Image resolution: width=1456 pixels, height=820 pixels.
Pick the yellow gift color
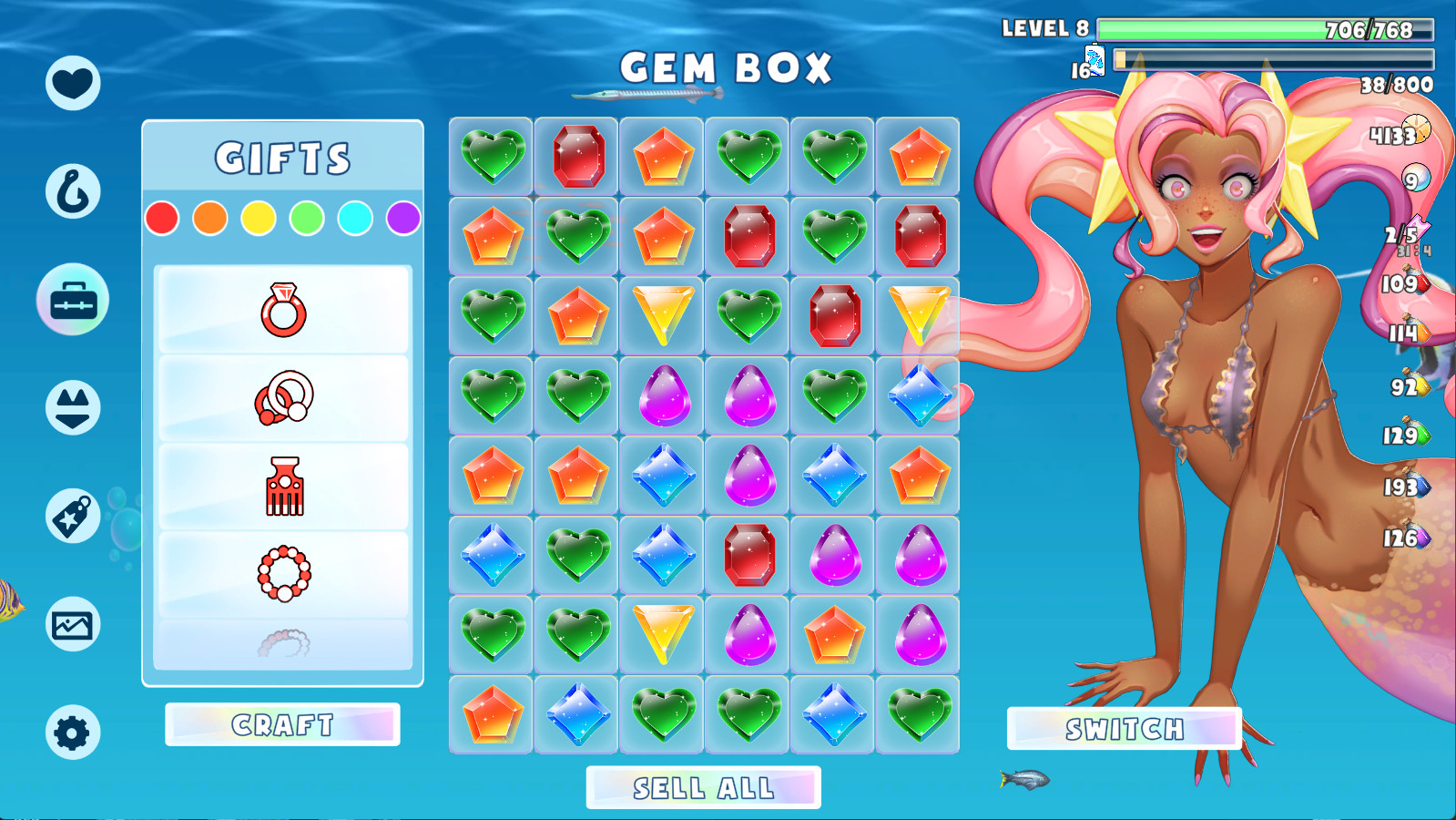(x=259, y=219)
